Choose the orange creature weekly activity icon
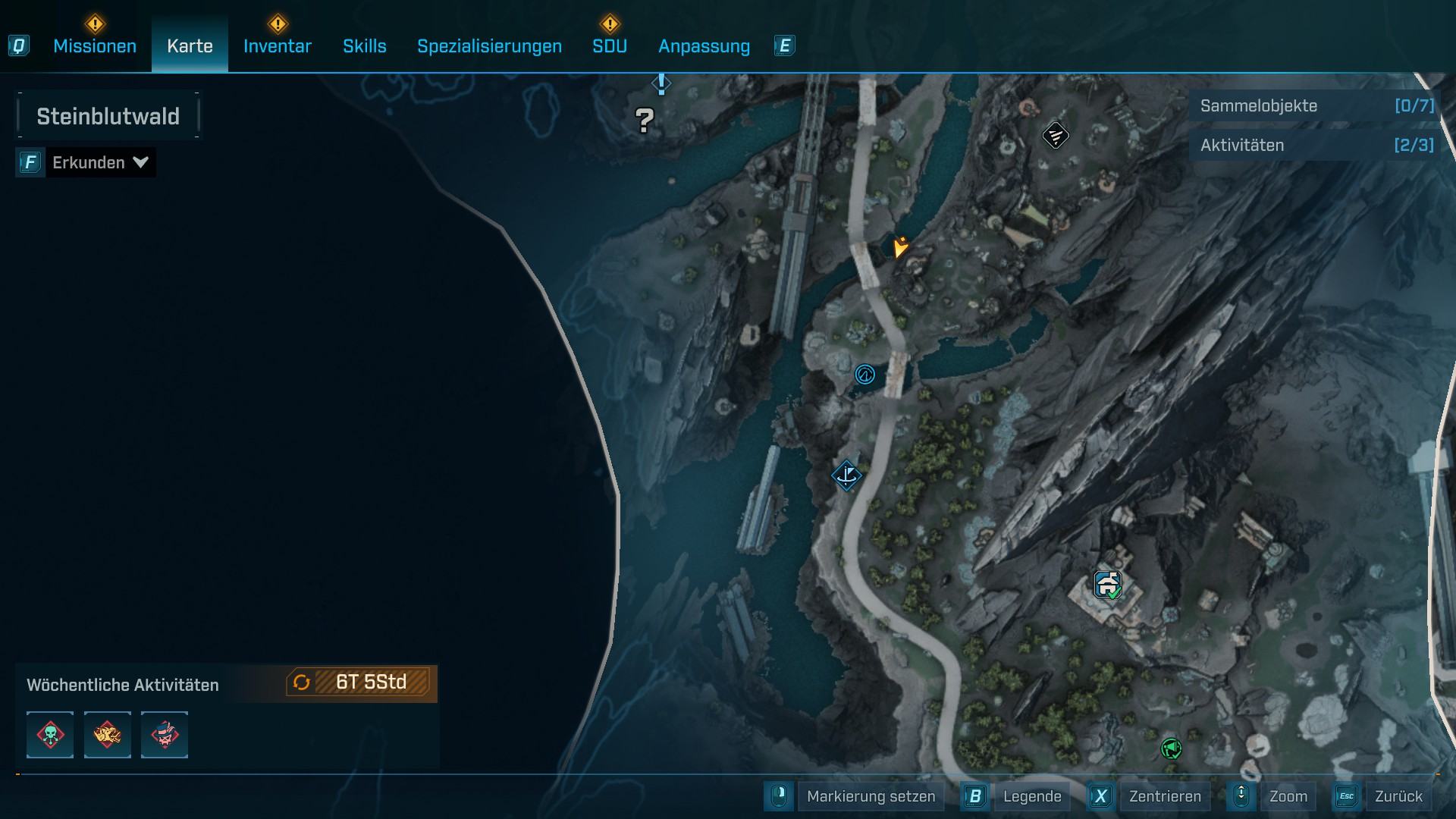This screenshot has height=819, width=1456. click(x=107, y=735)
